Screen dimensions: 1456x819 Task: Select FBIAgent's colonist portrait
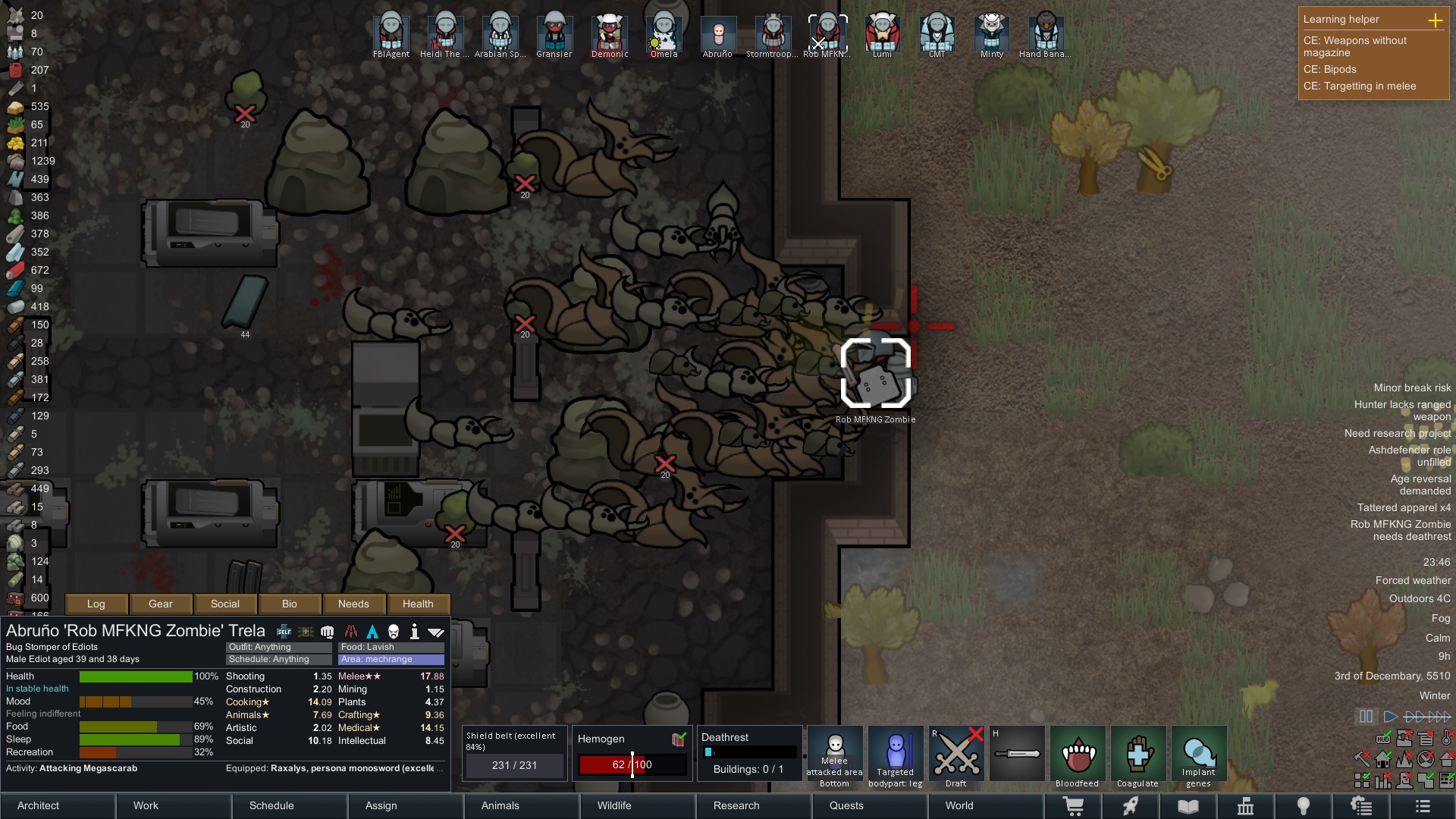(391, 34)
